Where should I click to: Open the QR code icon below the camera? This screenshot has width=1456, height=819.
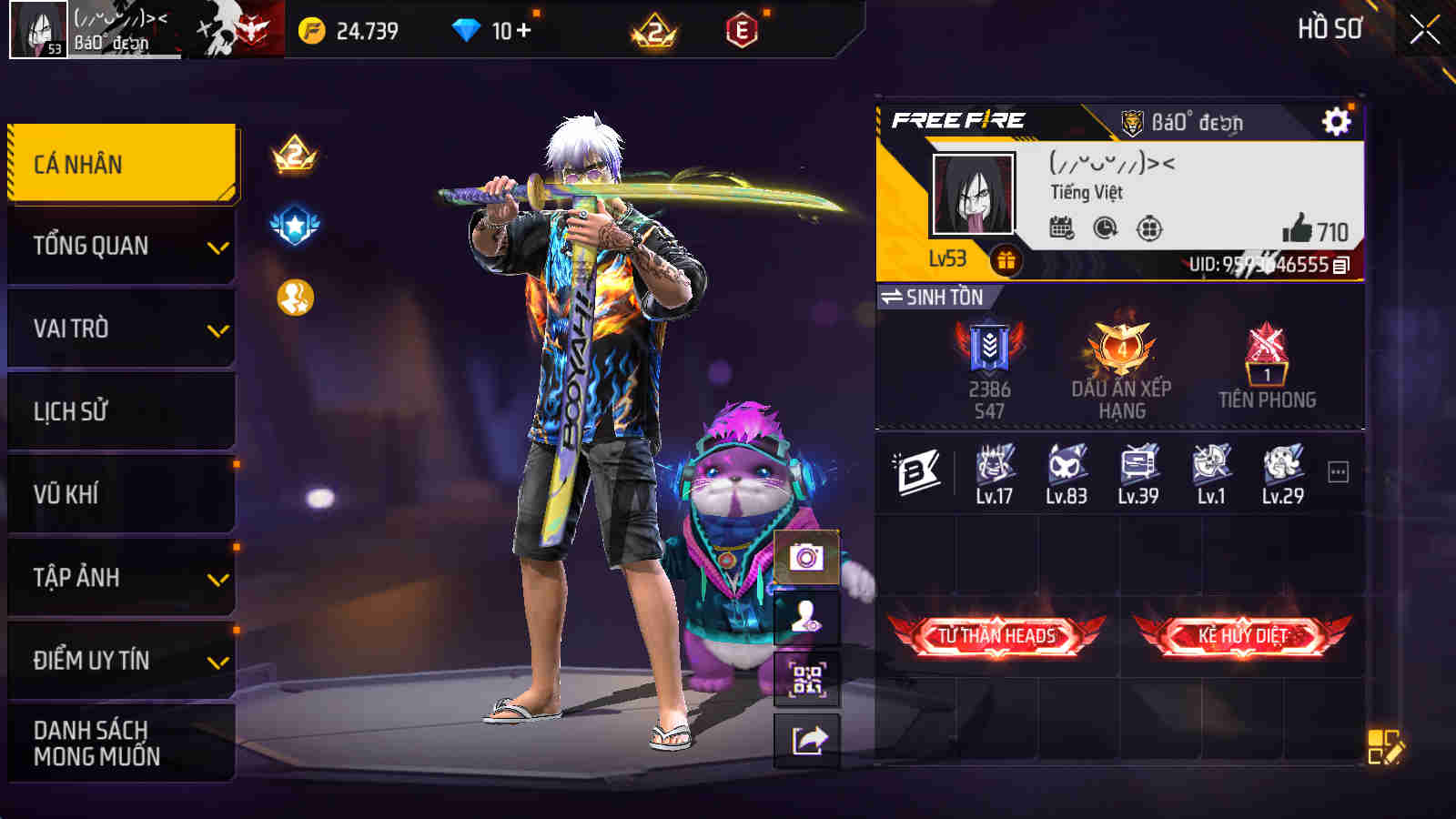[804, 678]
